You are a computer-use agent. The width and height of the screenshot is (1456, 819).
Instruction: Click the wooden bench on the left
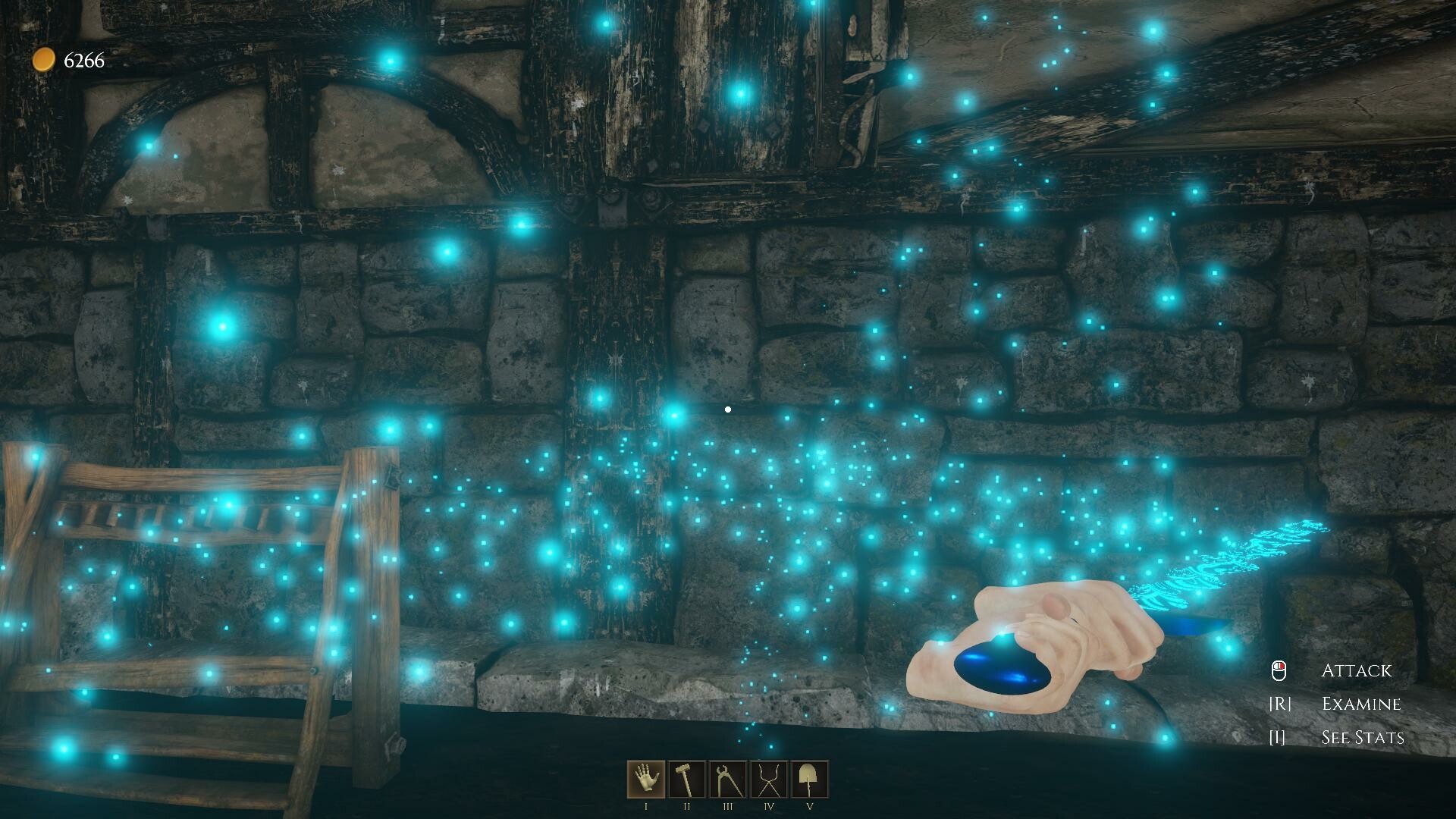(x=190, y=607)
